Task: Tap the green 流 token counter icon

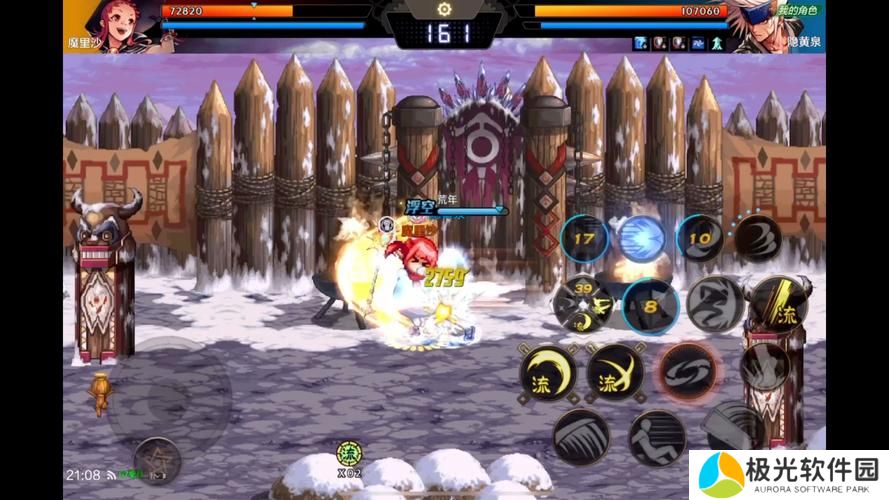Action: tap(348, 454)
